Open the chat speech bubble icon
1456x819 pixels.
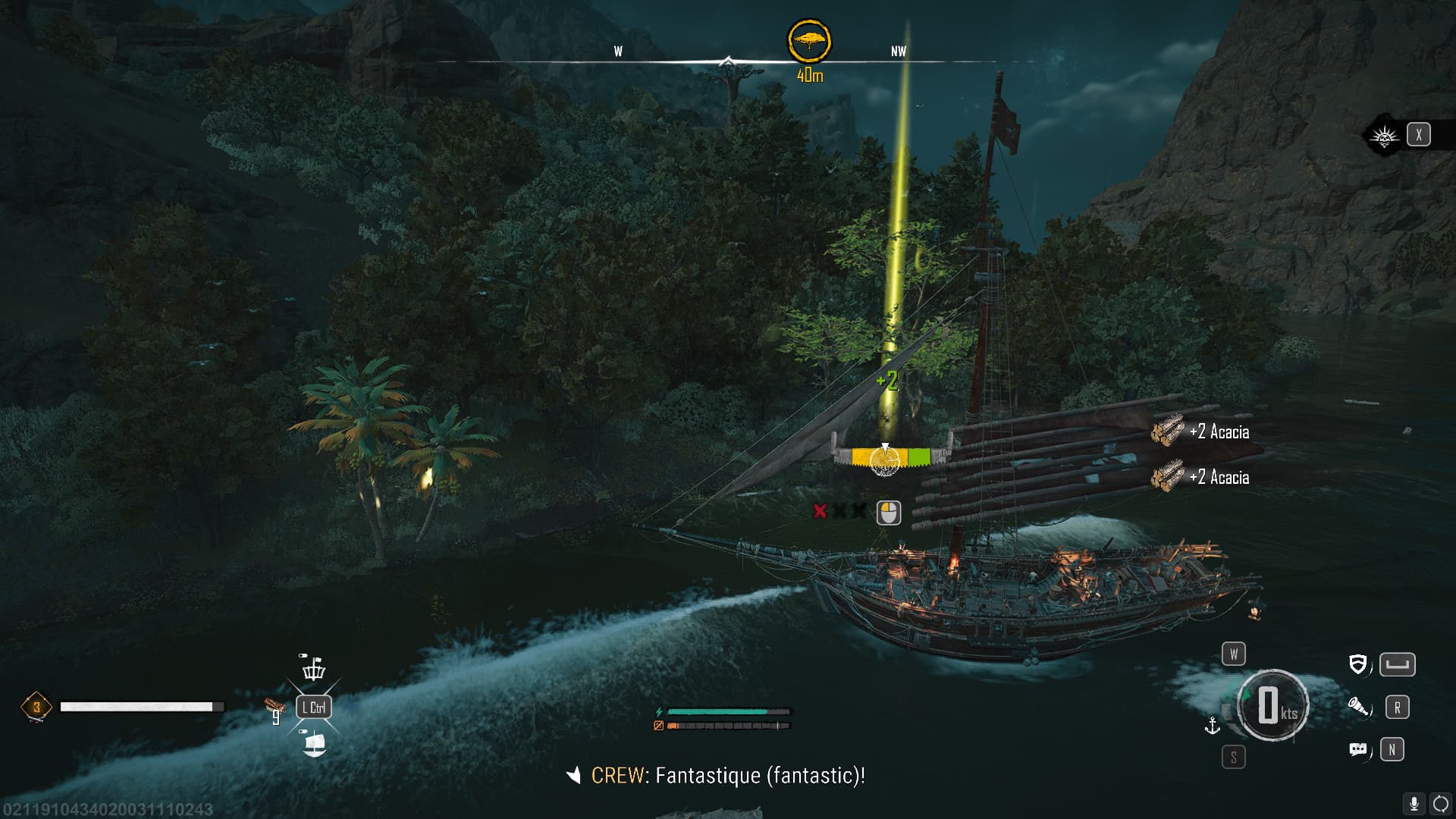point(1358,750)
